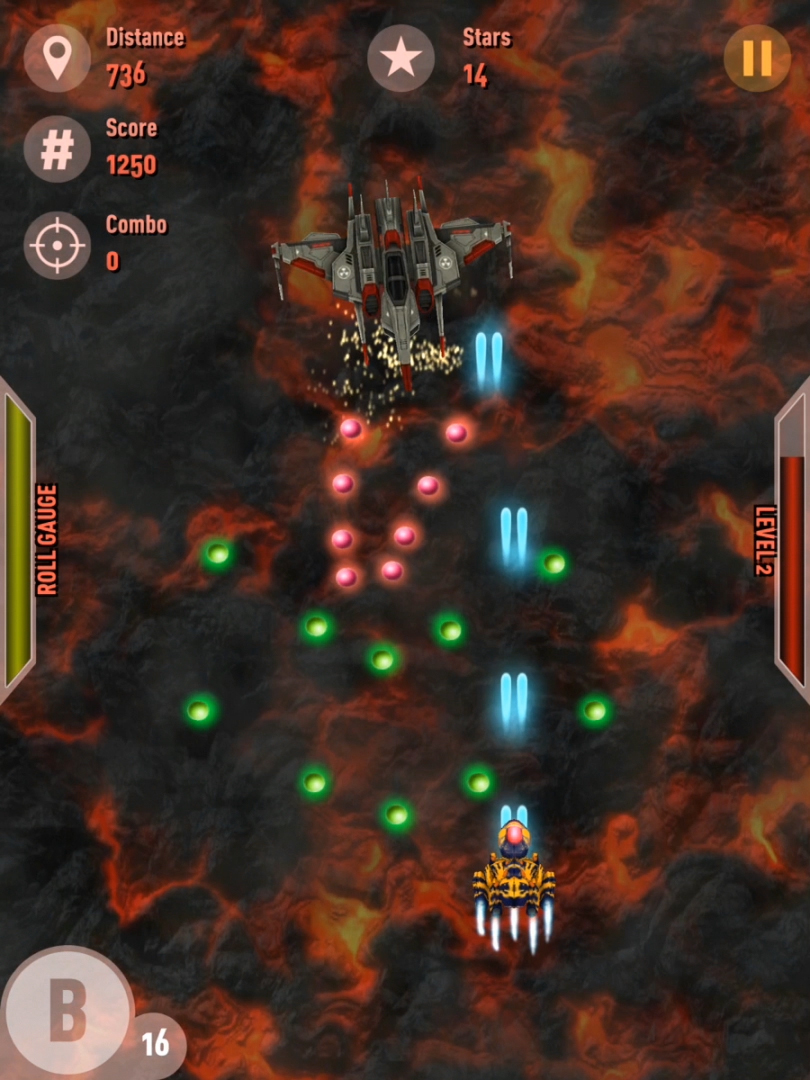810x1080 pixels.
Task: Pause the game with the orange button
Action: coord(757,58)
